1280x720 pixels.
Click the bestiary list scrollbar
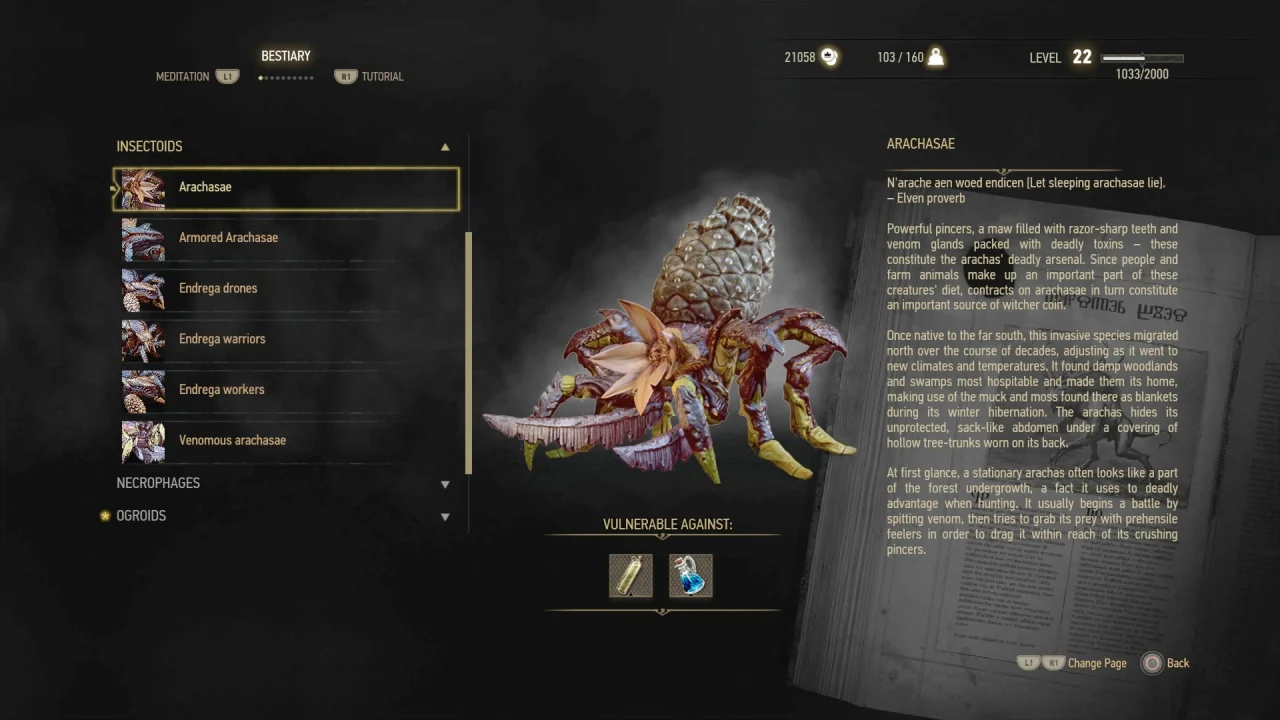(x=468, y=350)
